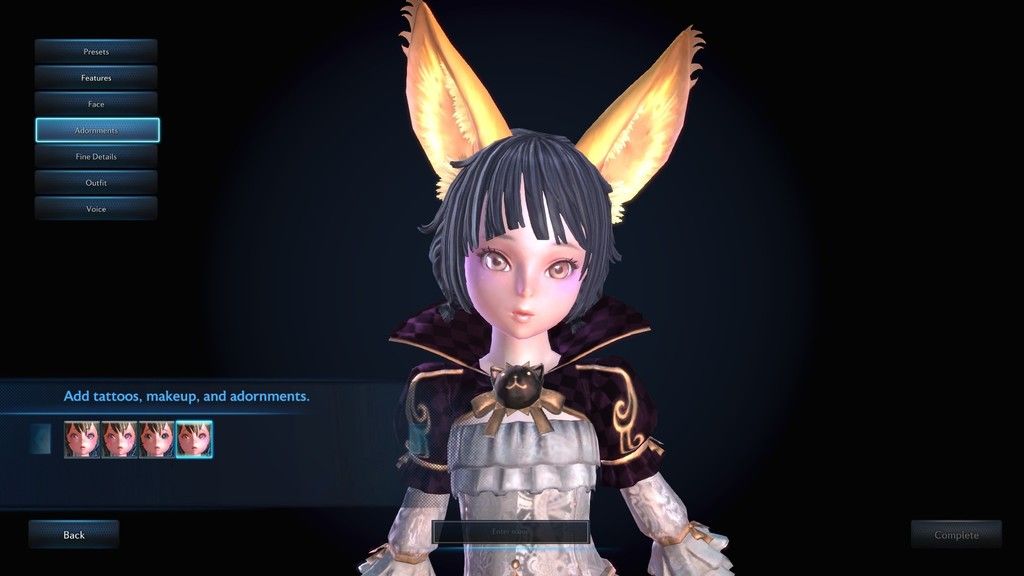The height and width of the screenshot is (576, 1024).
Task: Select the Features category
Action: 96,77
